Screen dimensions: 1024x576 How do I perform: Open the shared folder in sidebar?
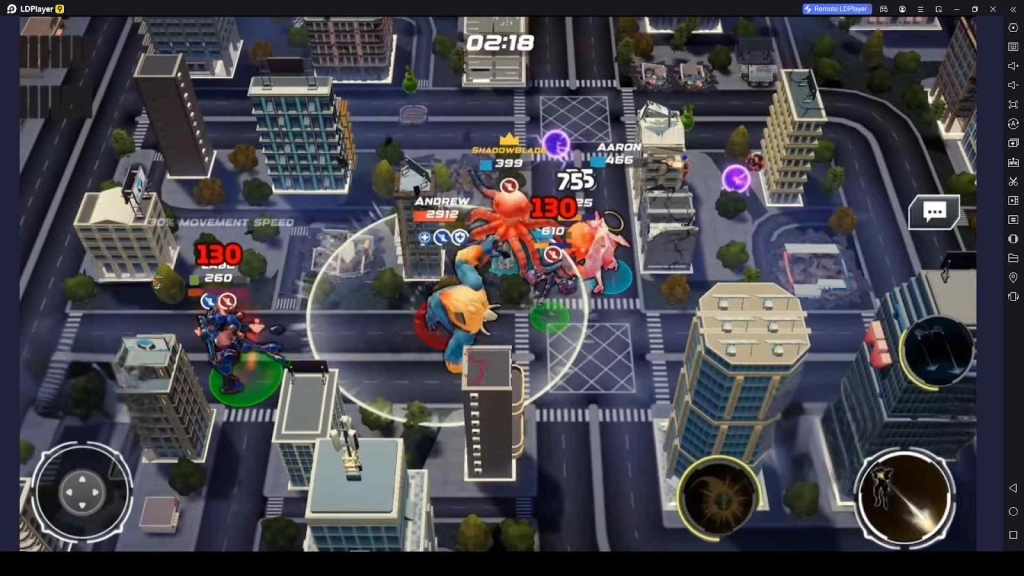1013,258
